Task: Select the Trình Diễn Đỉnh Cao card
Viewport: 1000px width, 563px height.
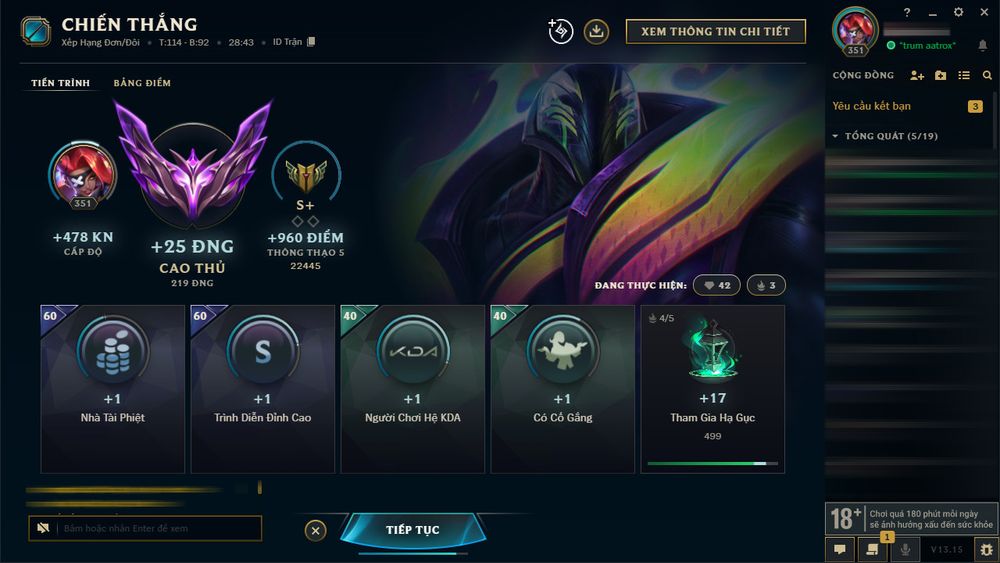Action: point(263,388)
